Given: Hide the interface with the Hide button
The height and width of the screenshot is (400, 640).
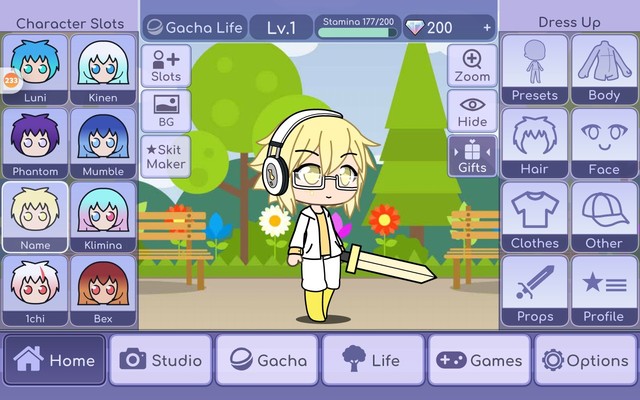Looking at the screenshot, I should 472,110.
